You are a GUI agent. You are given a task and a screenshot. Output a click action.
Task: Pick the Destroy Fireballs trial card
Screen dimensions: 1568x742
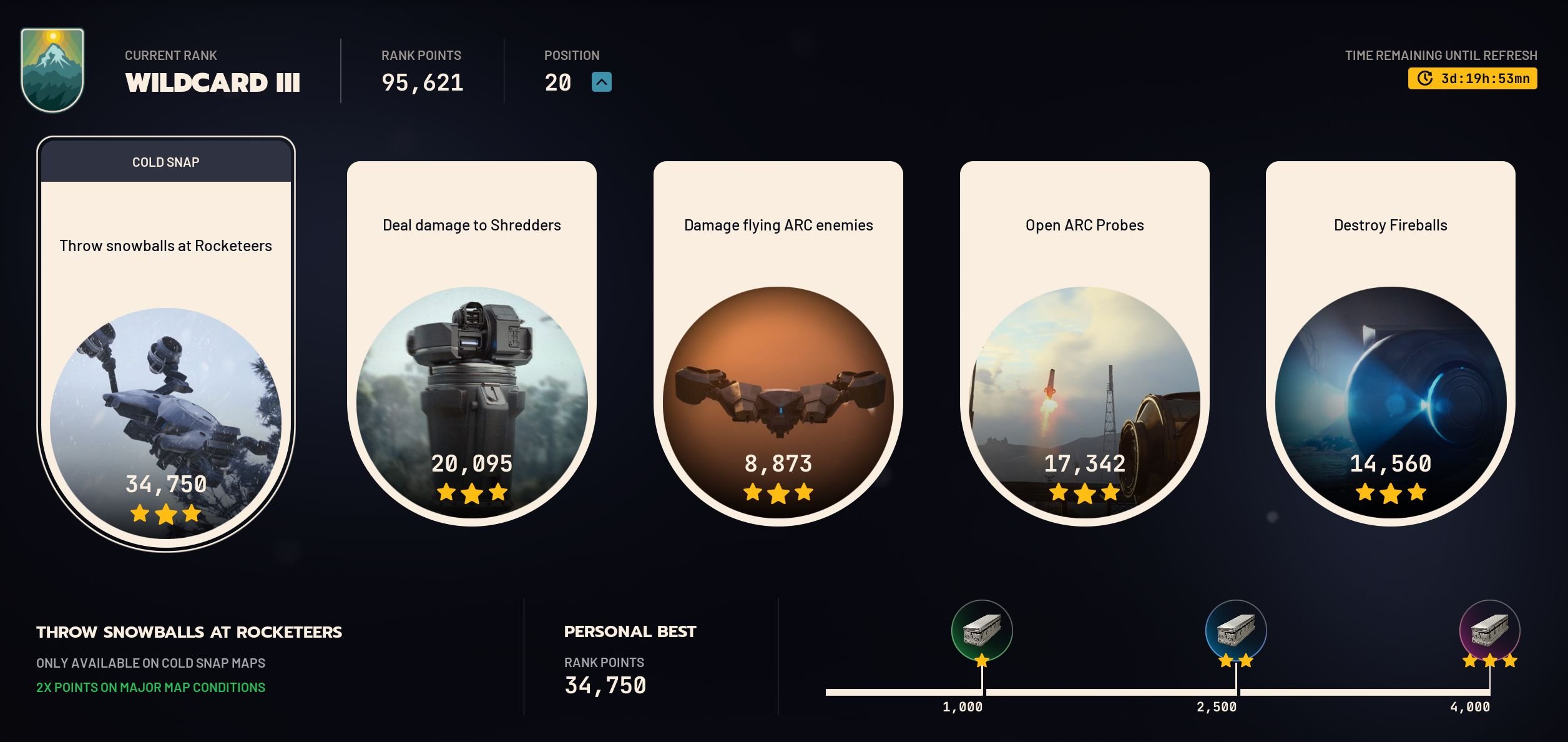1390,344
